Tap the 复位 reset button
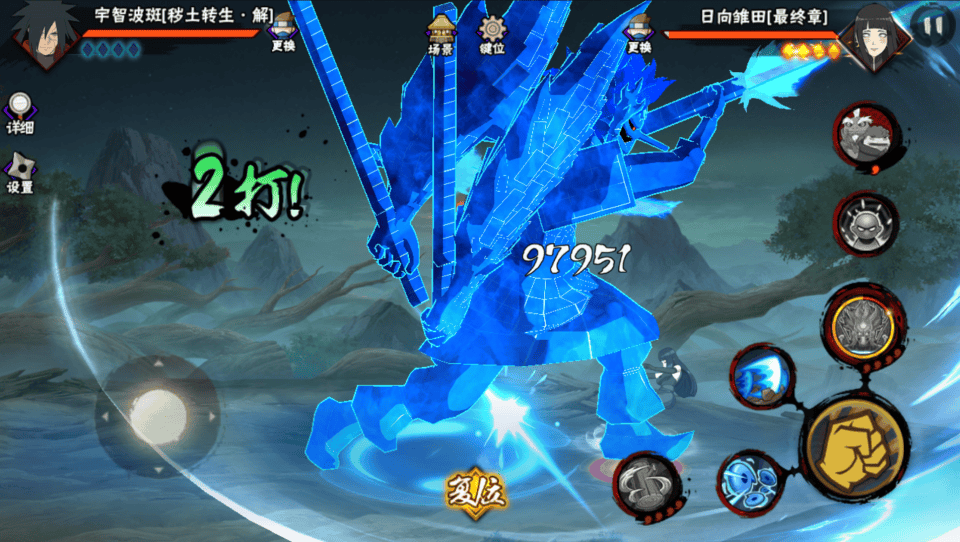This screenshot has height=542, width=960. tap(476, 492)
